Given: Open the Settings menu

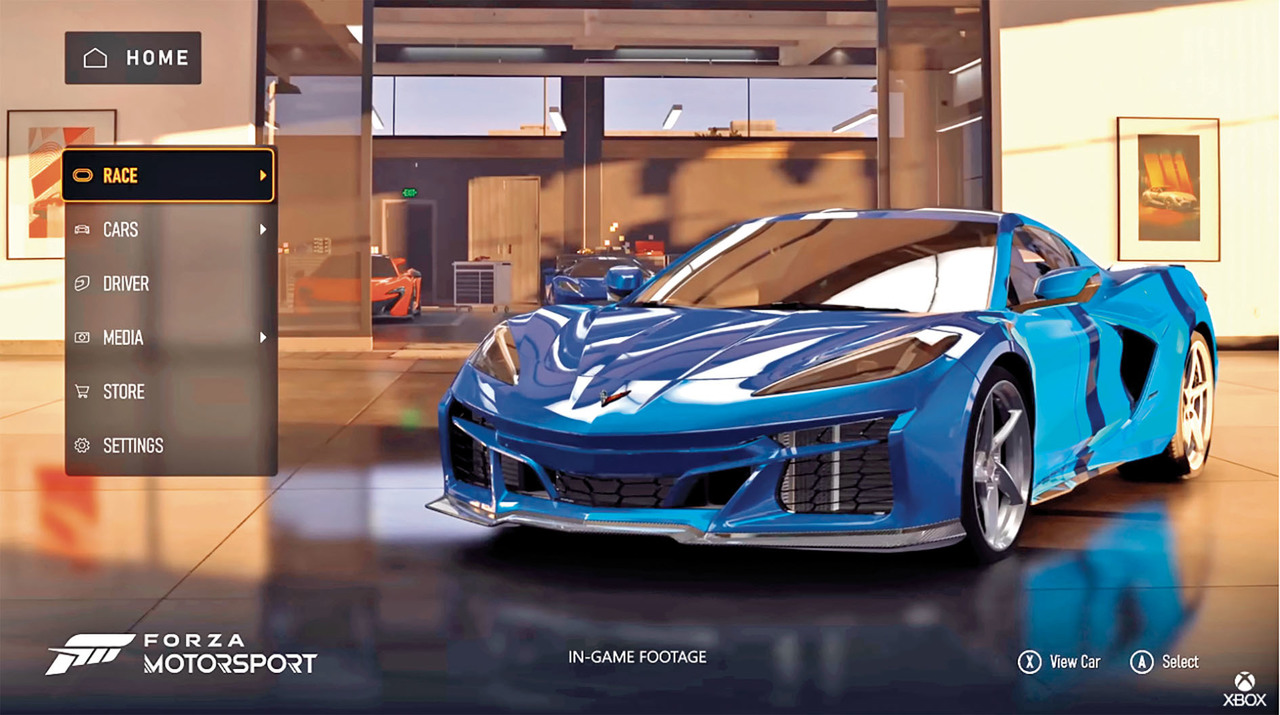Looking at the screenshot, I should click(x=167, y=446).
